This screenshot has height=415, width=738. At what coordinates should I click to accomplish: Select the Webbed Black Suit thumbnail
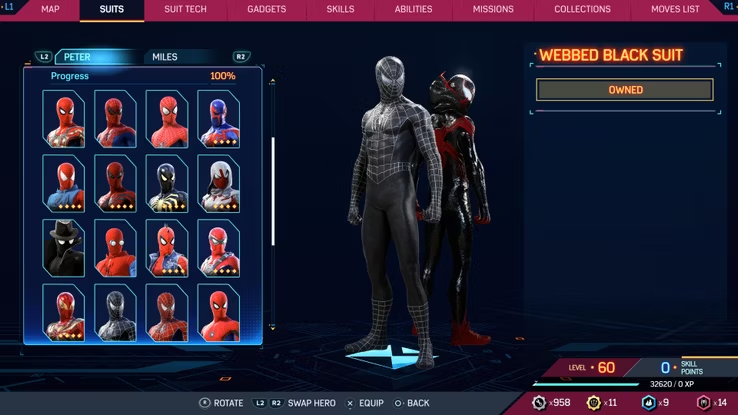(115, 312)
